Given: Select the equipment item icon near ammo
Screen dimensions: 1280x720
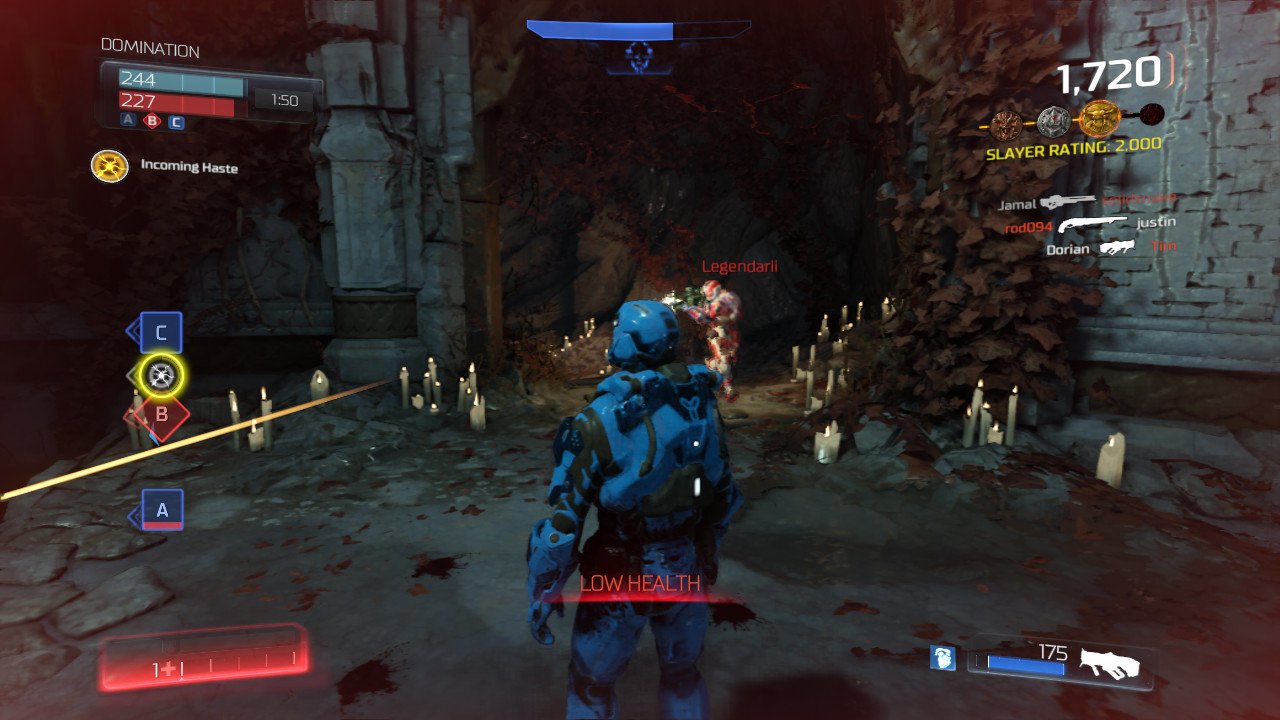Looking at the screenshot, I should pos(942,658).
